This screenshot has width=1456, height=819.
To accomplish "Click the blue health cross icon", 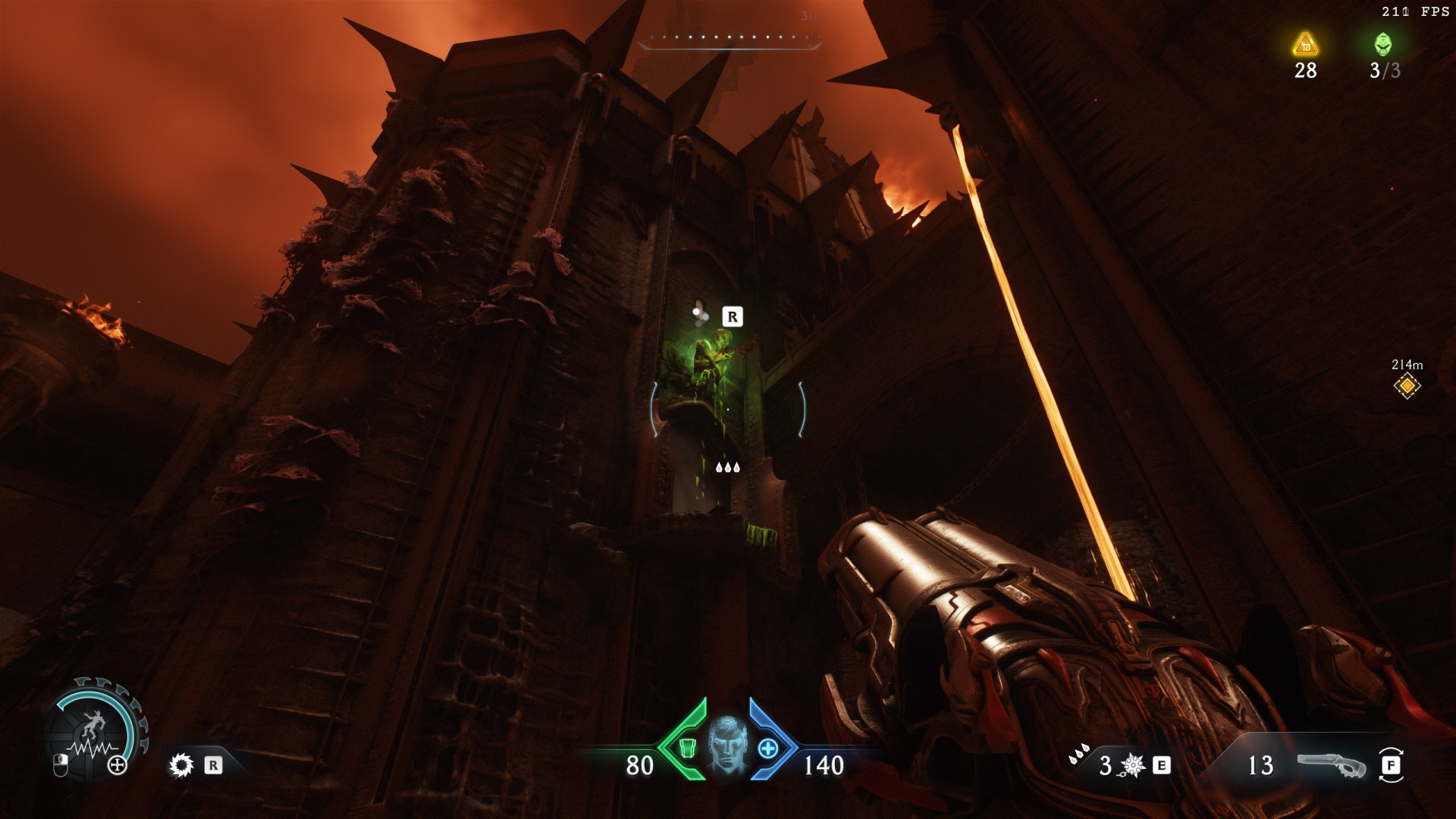I will click(769, 748).
